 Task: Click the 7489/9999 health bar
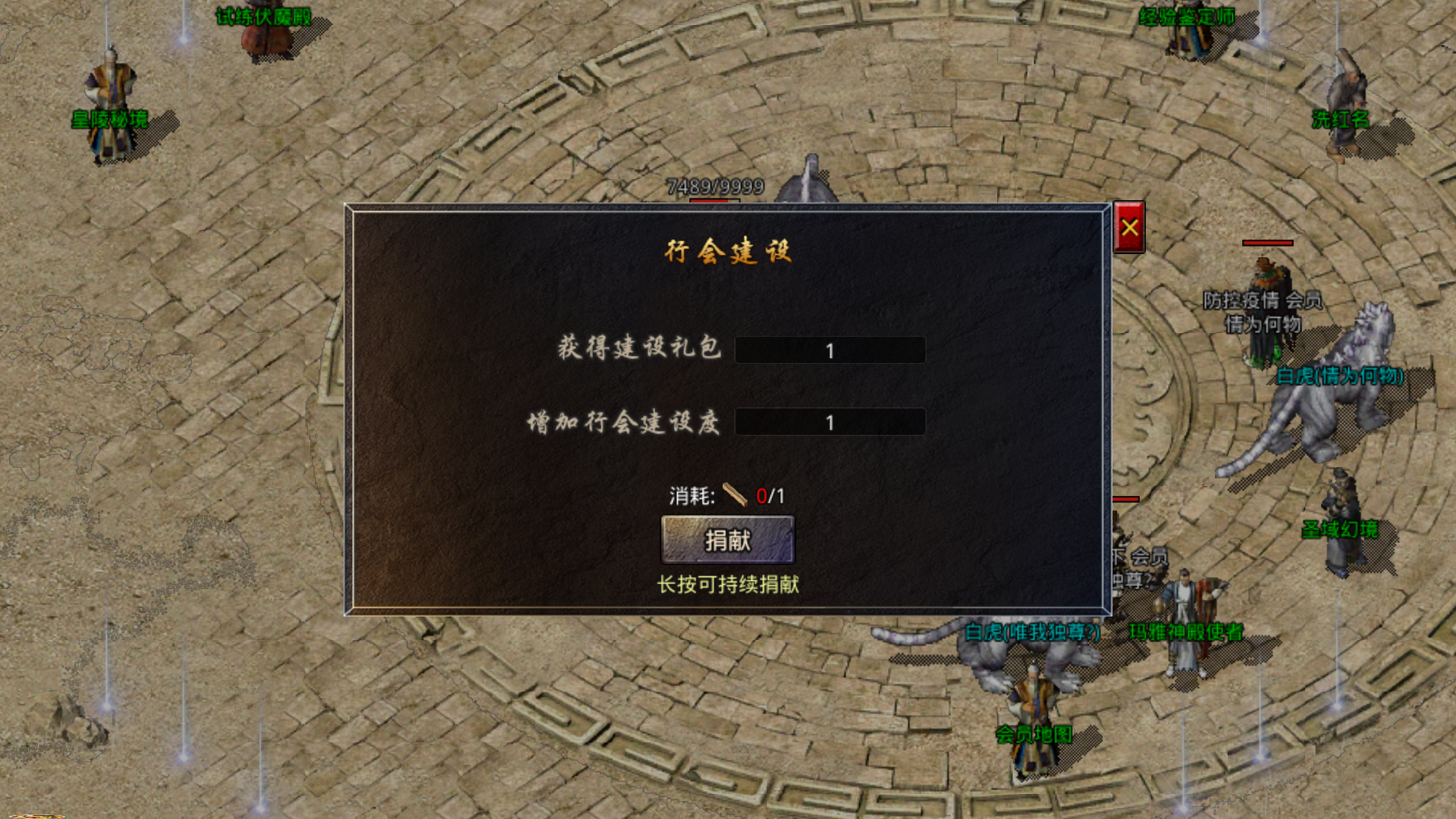(x=717, y=184)
